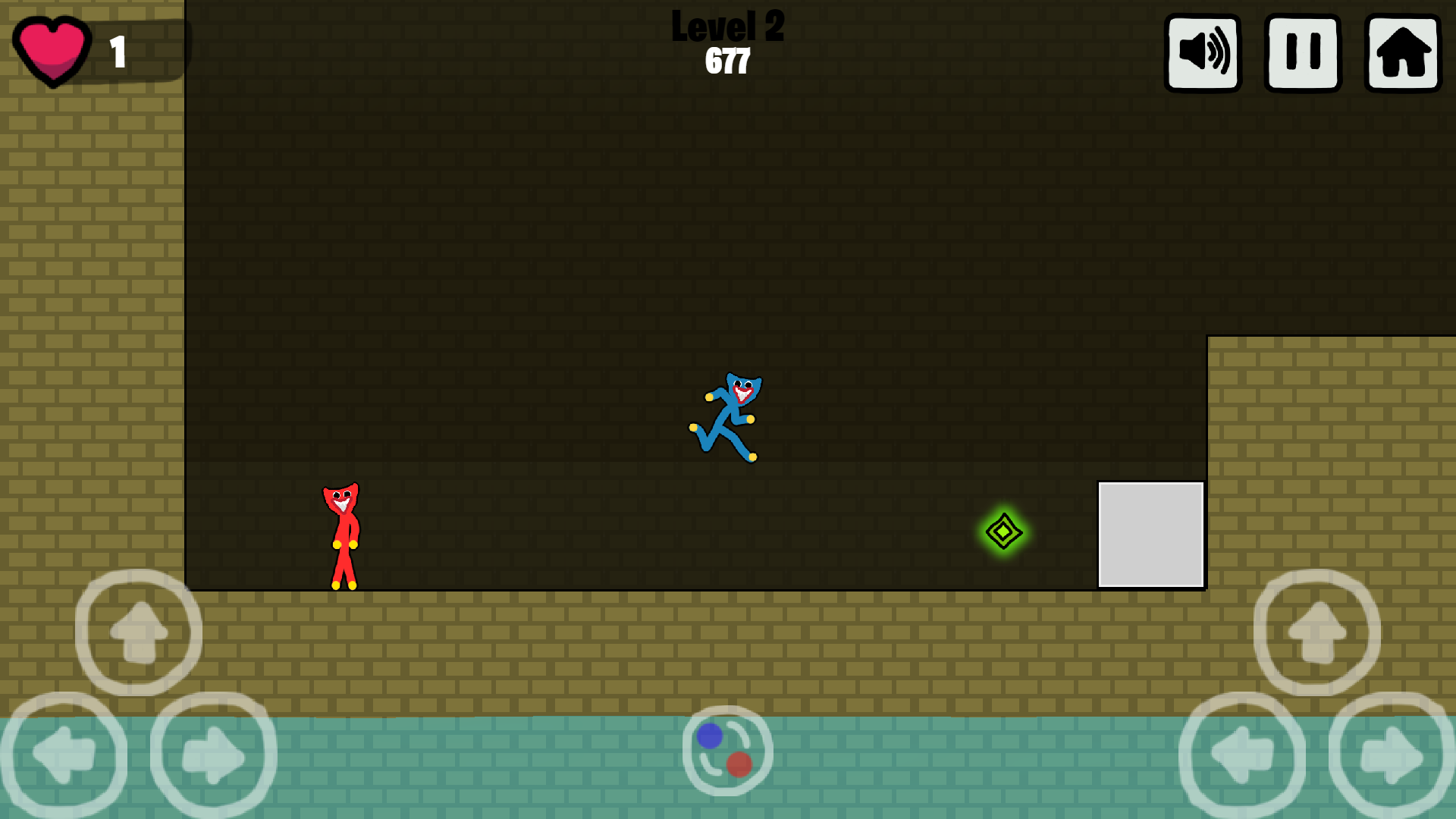
Task: Mute the game sound
Action: click(1203, 52)
